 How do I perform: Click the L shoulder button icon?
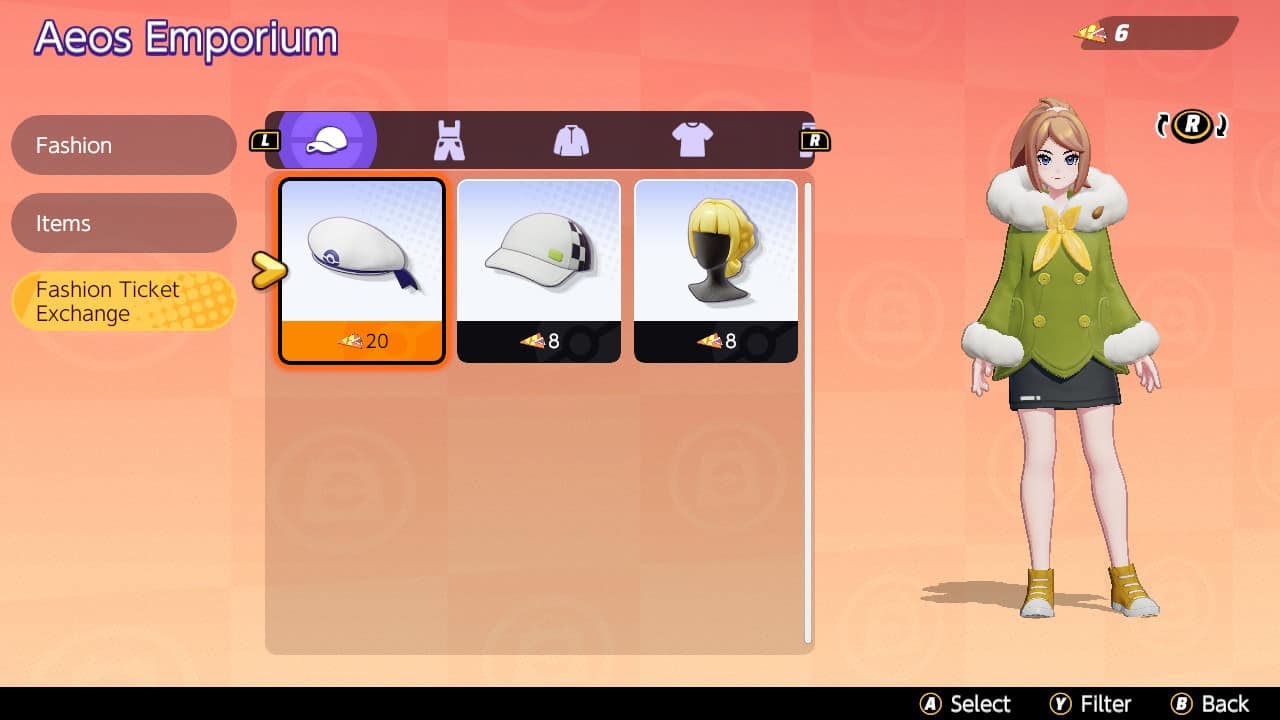point(264,140)
